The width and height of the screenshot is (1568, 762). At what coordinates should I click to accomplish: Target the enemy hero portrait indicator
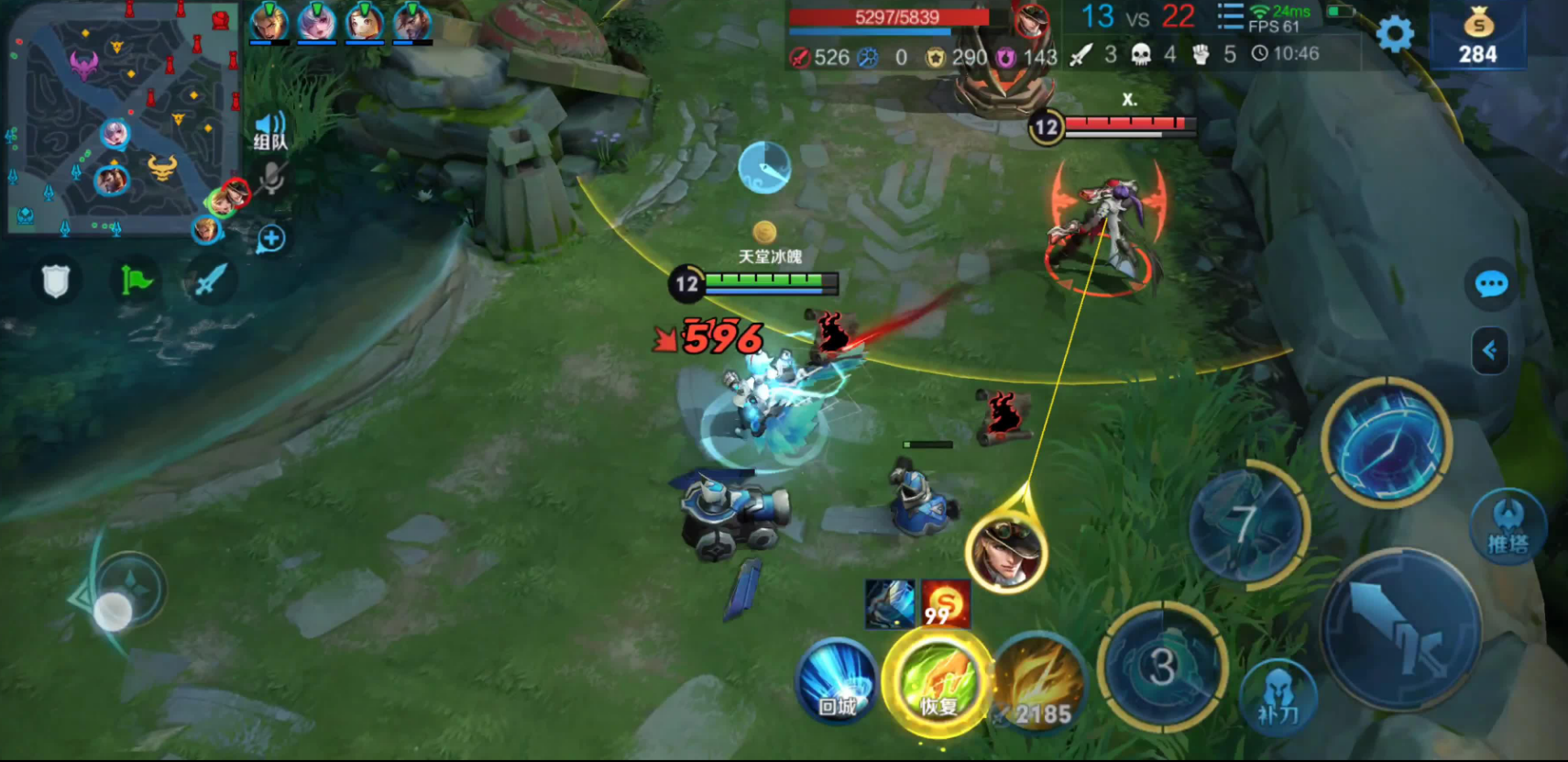click(x=1006, y=550)
